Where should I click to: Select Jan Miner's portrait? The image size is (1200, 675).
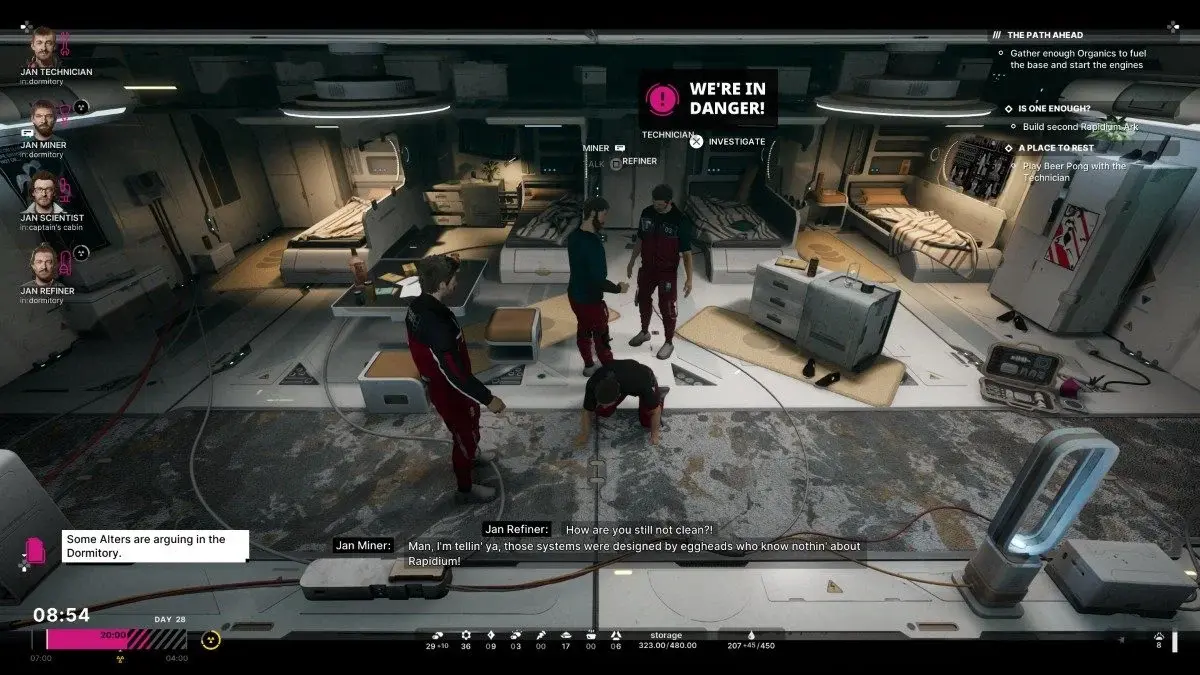42,119
